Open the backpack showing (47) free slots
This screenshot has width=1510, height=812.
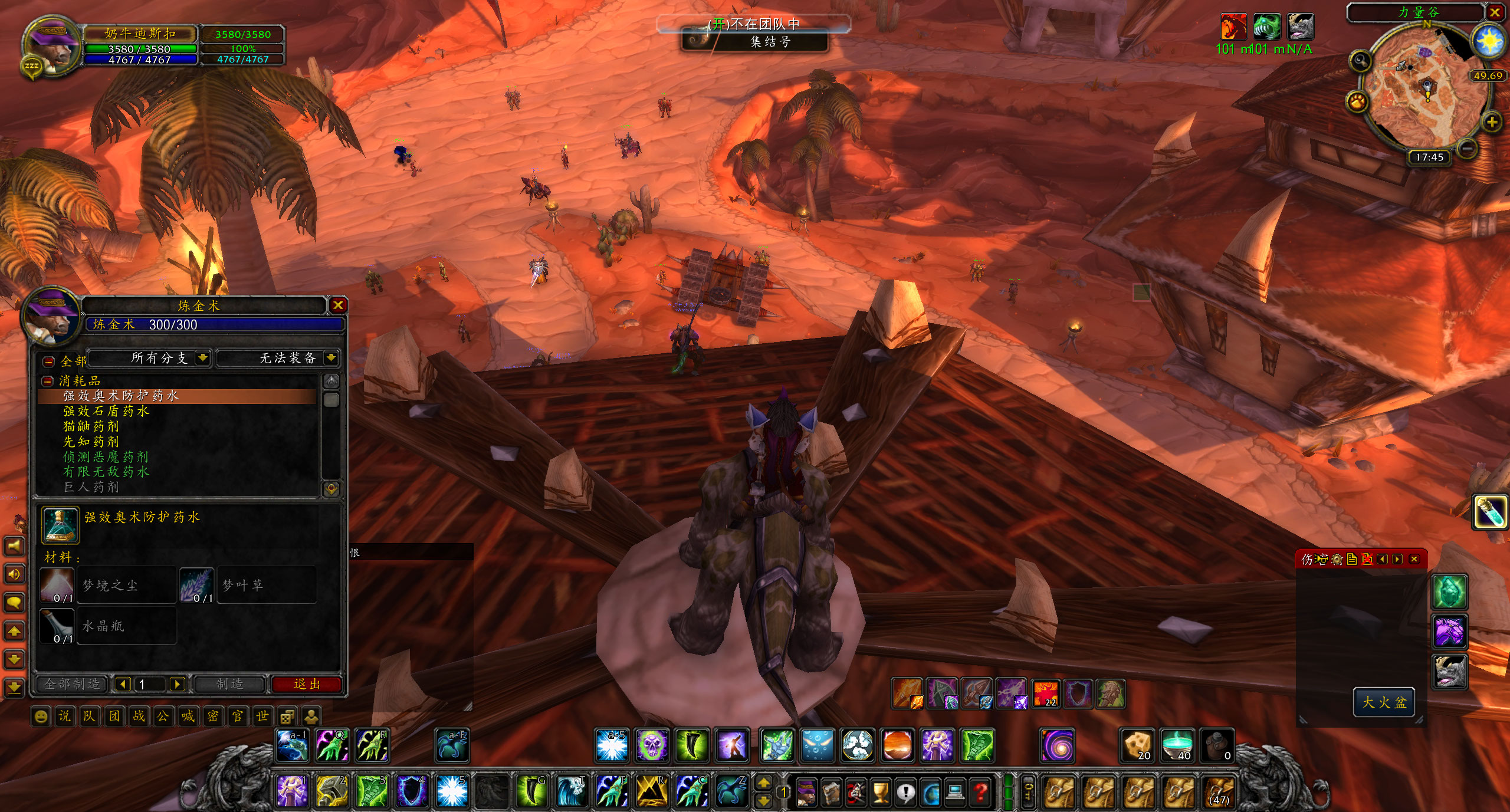[1219, 791]
